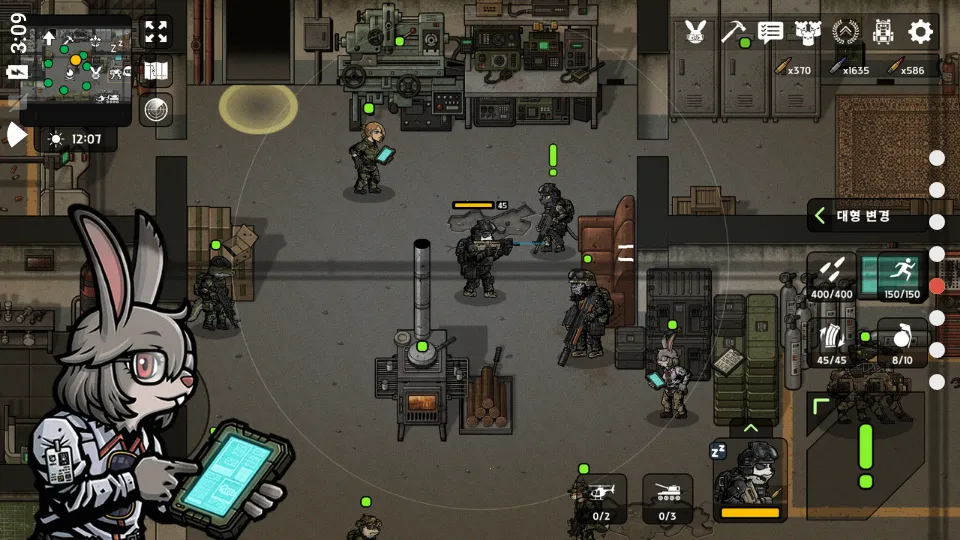This screenshot has width=960, height=540.
Task: Expand the panel with the green up chevron
Action: (x=751, y=427)
